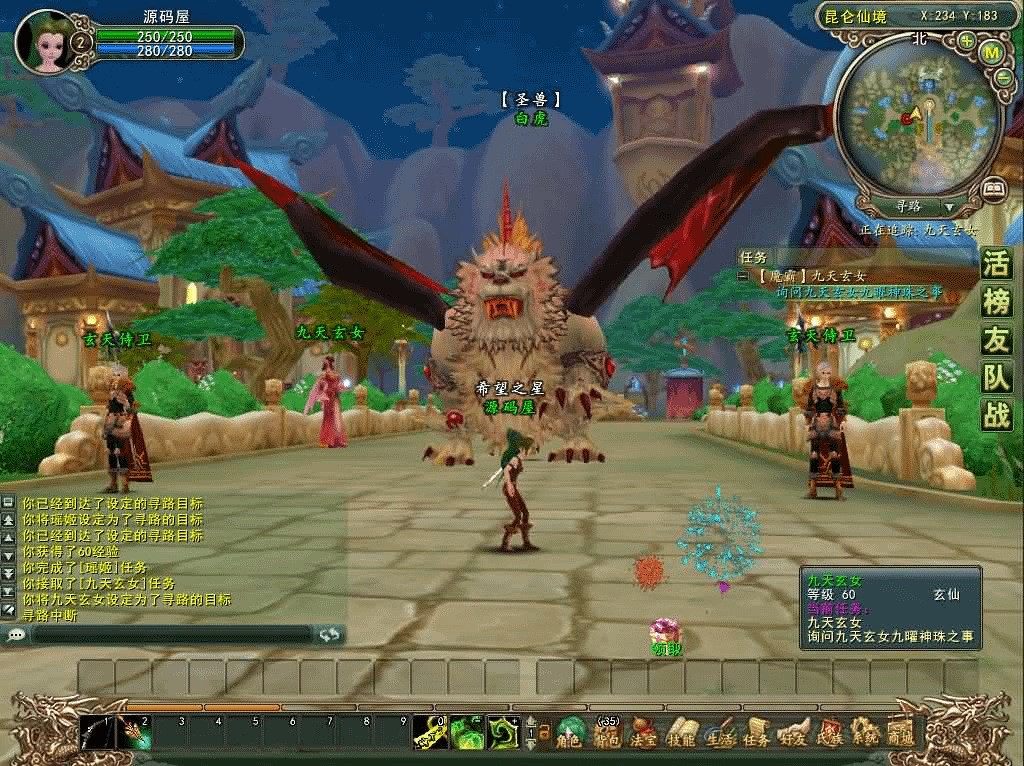Open the 法宝 treasure menu
1024x766 pixels.
click(x=643, y=734)
